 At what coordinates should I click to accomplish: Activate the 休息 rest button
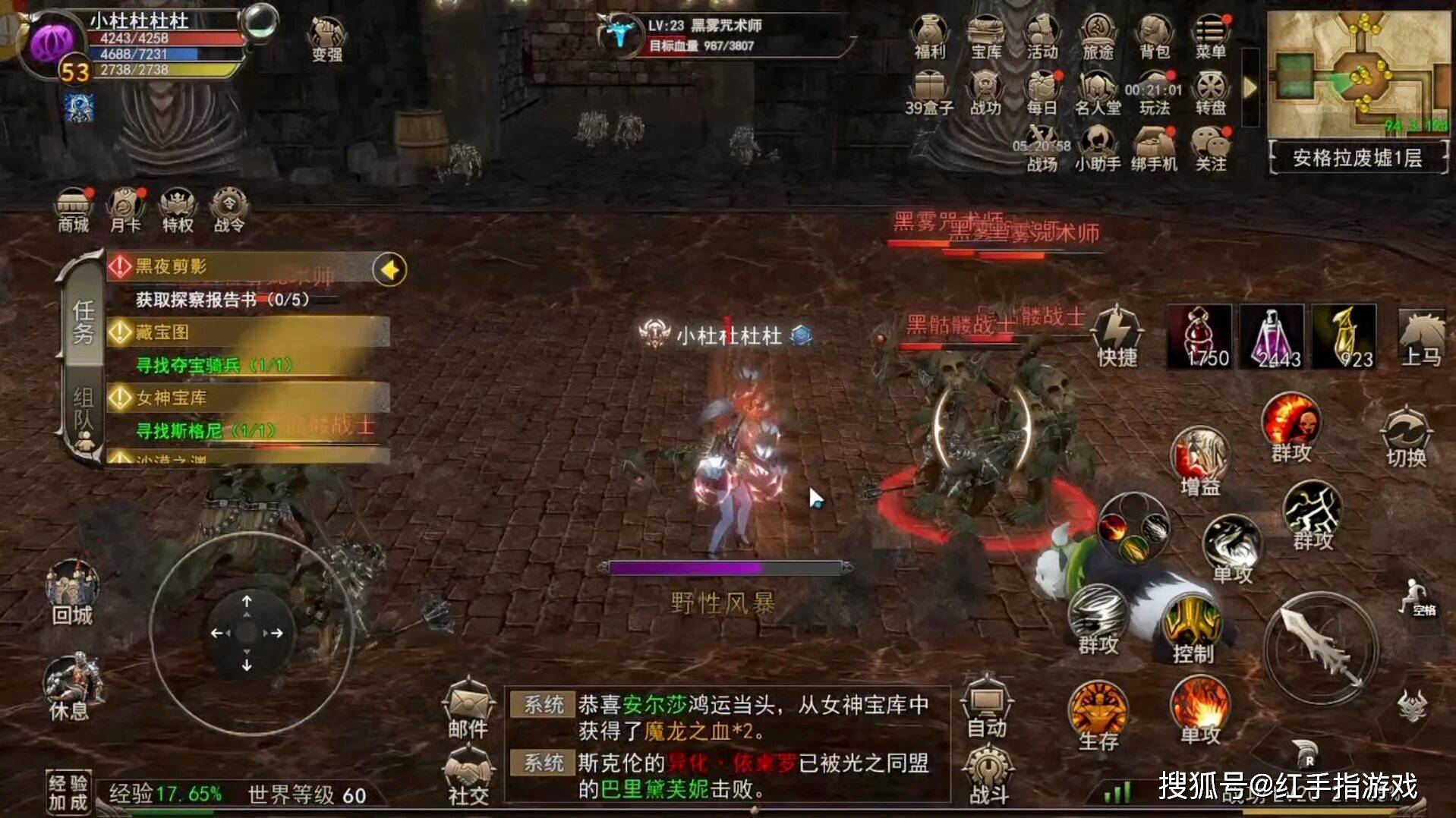[71, 687]
